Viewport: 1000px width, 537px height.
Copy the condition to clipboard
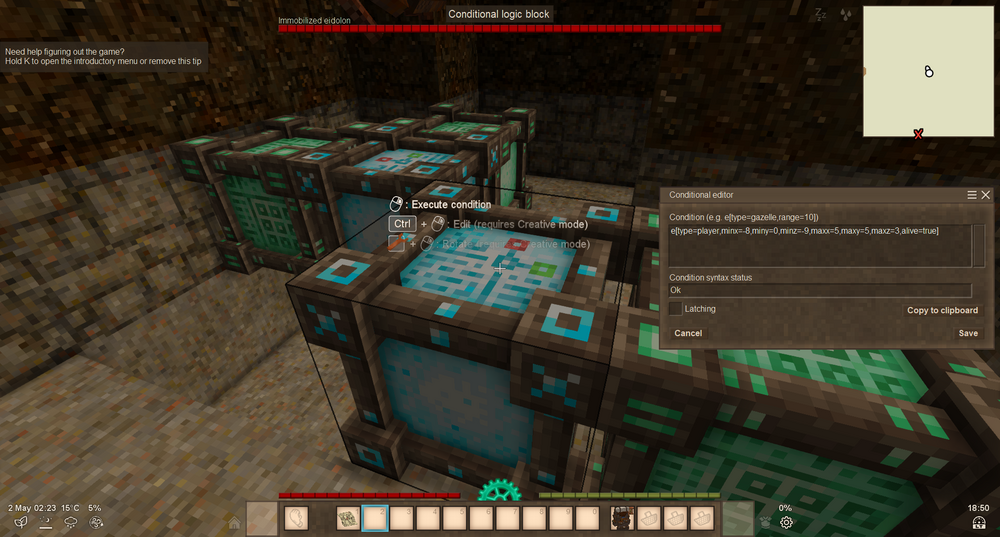pyautogui.click(x=942, y=310)
